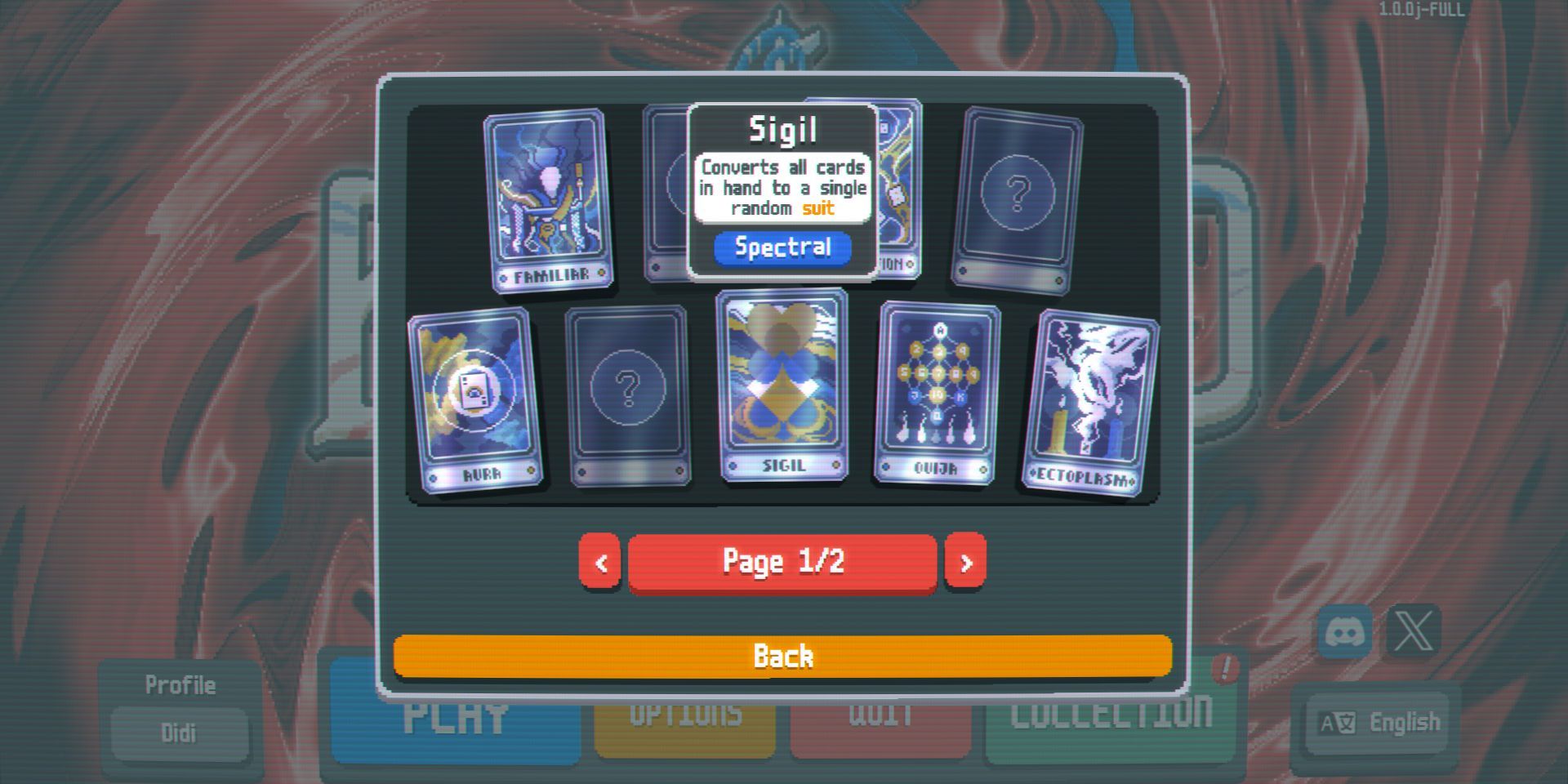Open the suit link in Sigil description
The height and width of the screenshot is (784, 1568).
coord(817,208)
